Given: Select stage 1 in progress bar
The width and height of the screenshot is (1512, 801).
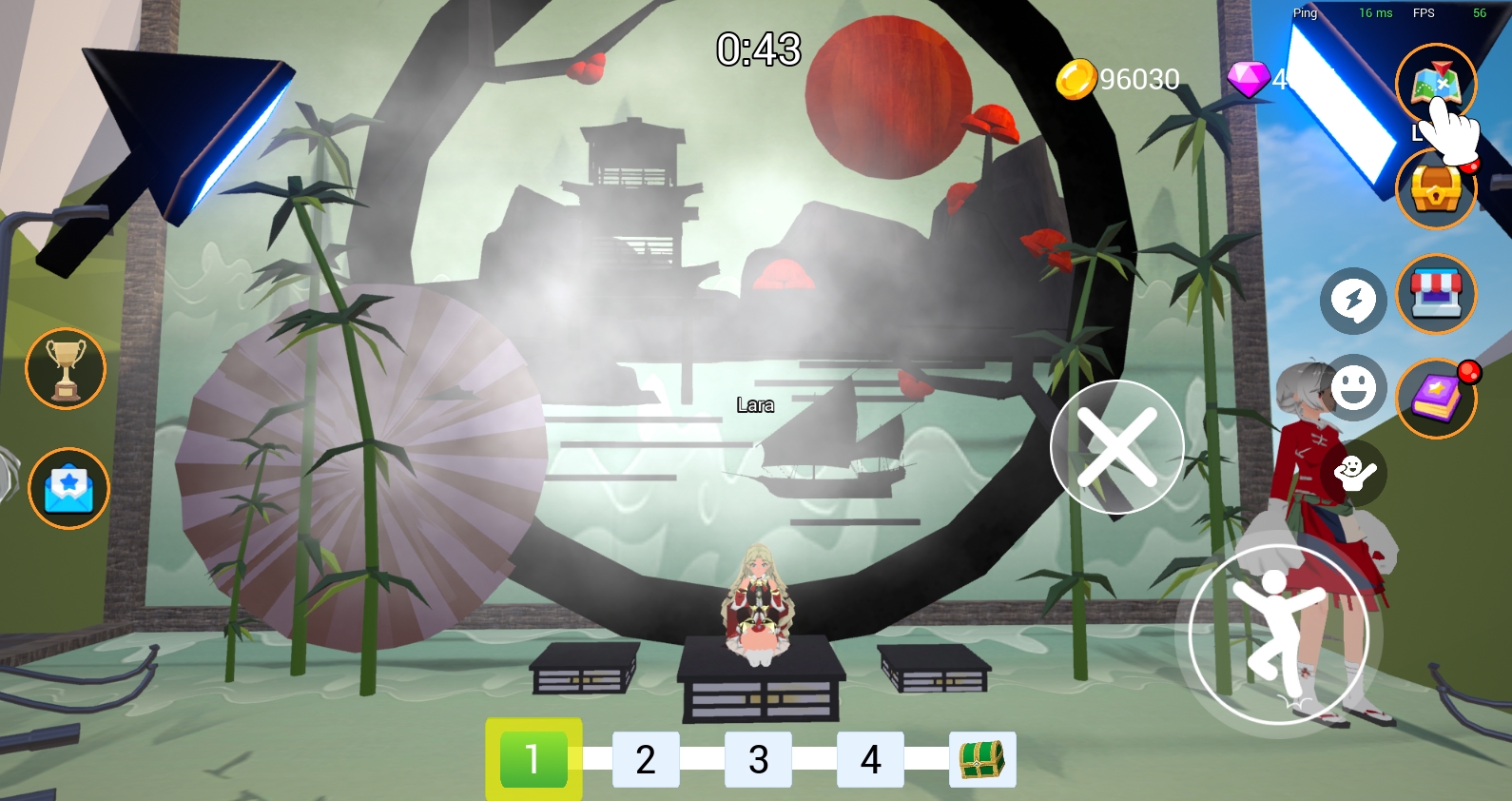Looking at the screenshot, I should pos(533,759).
